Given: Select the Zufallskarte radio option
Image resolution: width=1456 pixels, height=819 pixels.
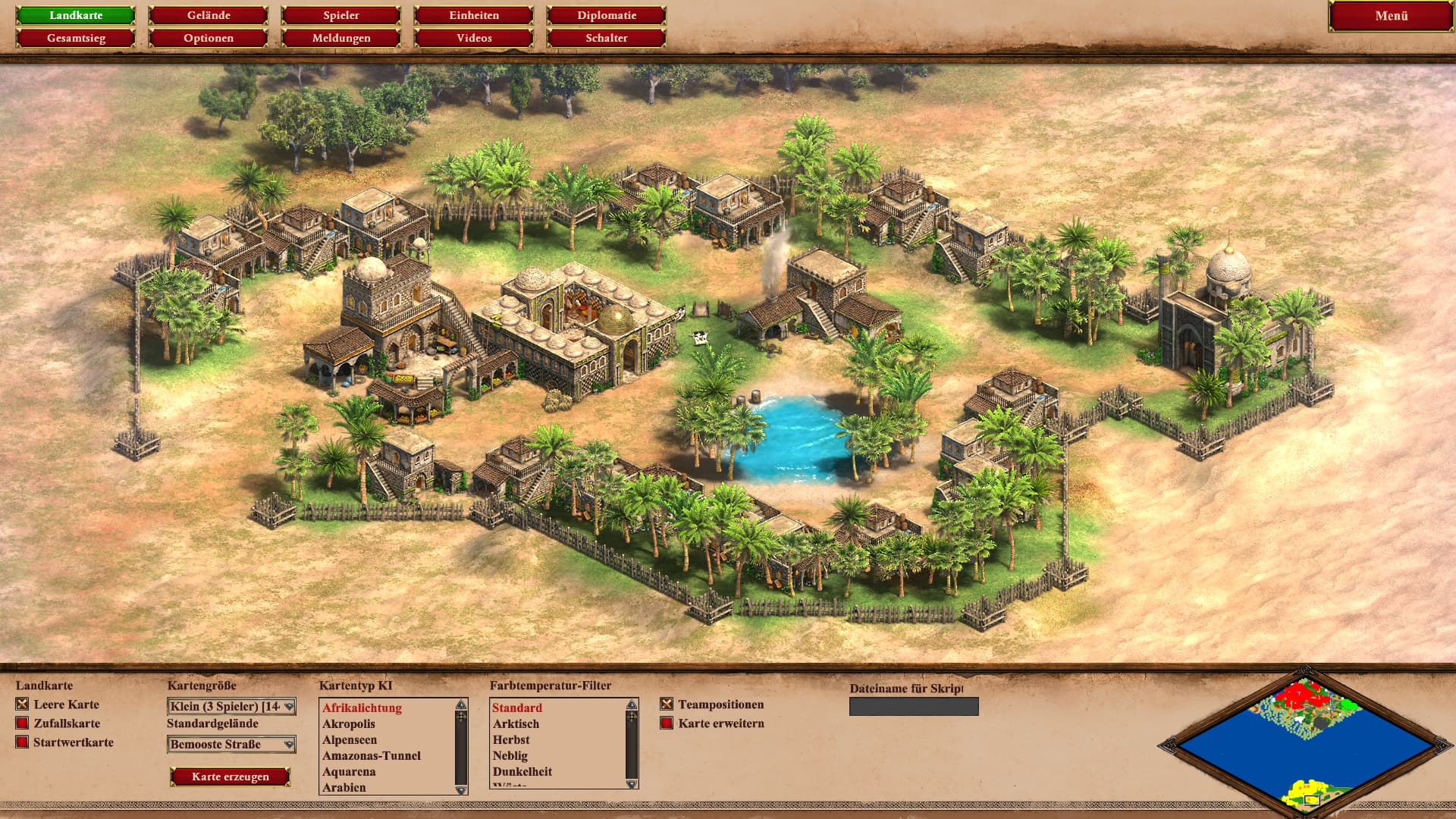Looking at the screenshot, I should click(x=22, y=723).
